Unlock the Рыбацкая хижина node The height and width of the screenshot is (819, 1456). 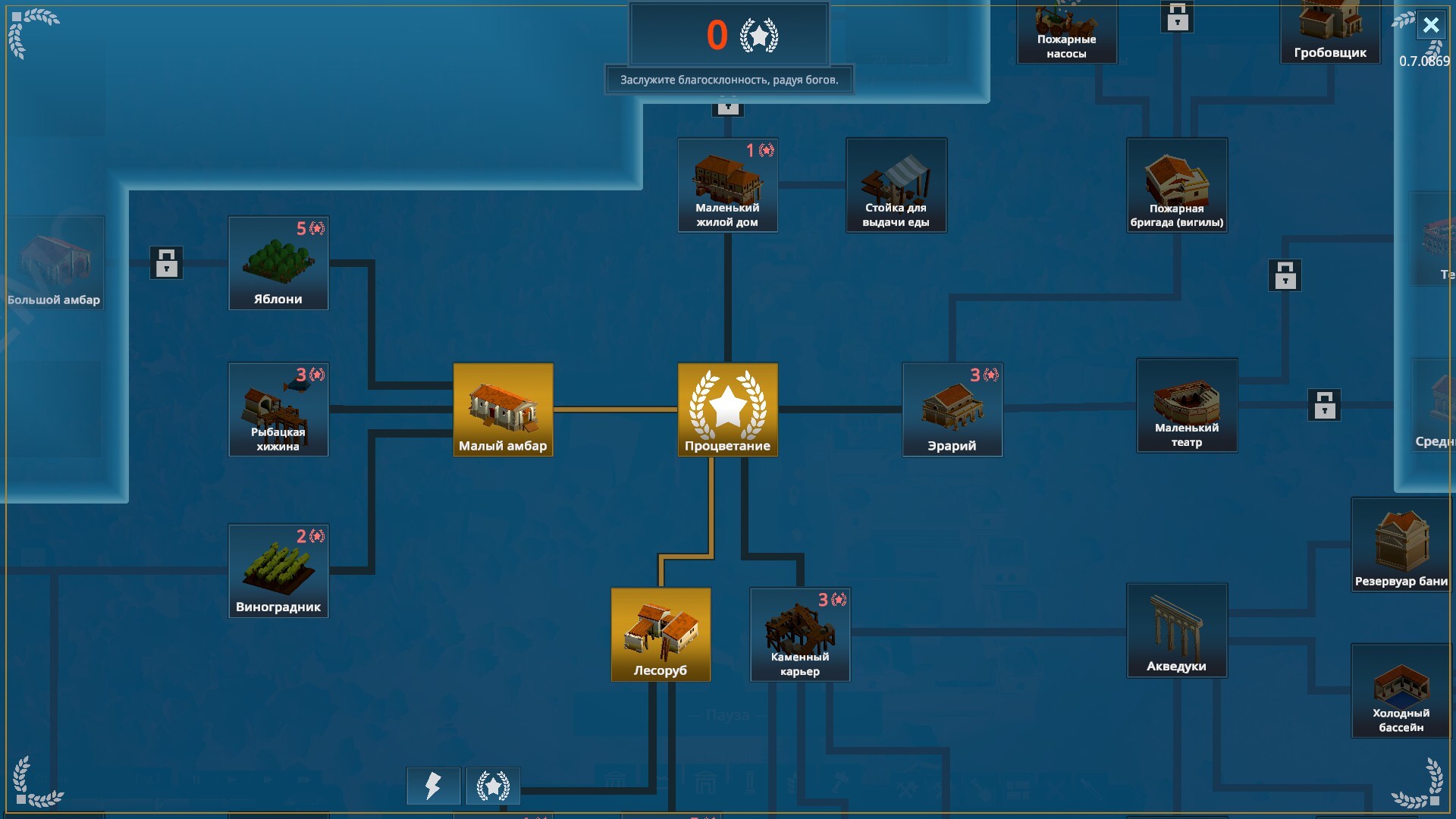278,409
